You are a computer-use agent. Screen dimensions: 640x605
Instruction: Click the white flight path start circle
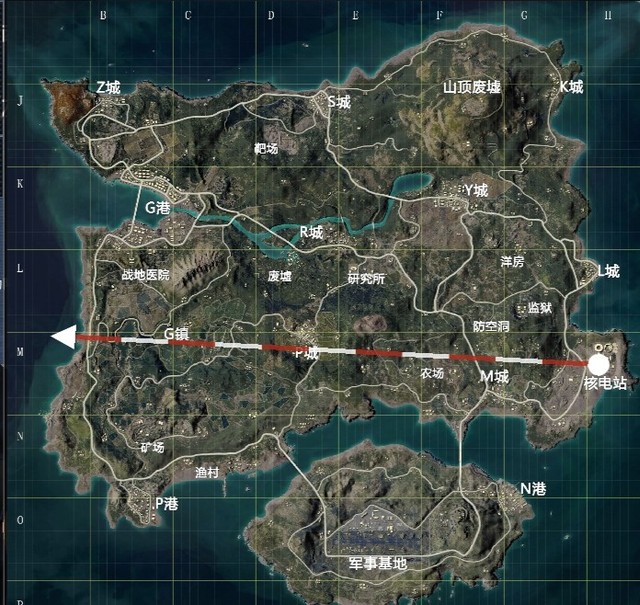599,364
